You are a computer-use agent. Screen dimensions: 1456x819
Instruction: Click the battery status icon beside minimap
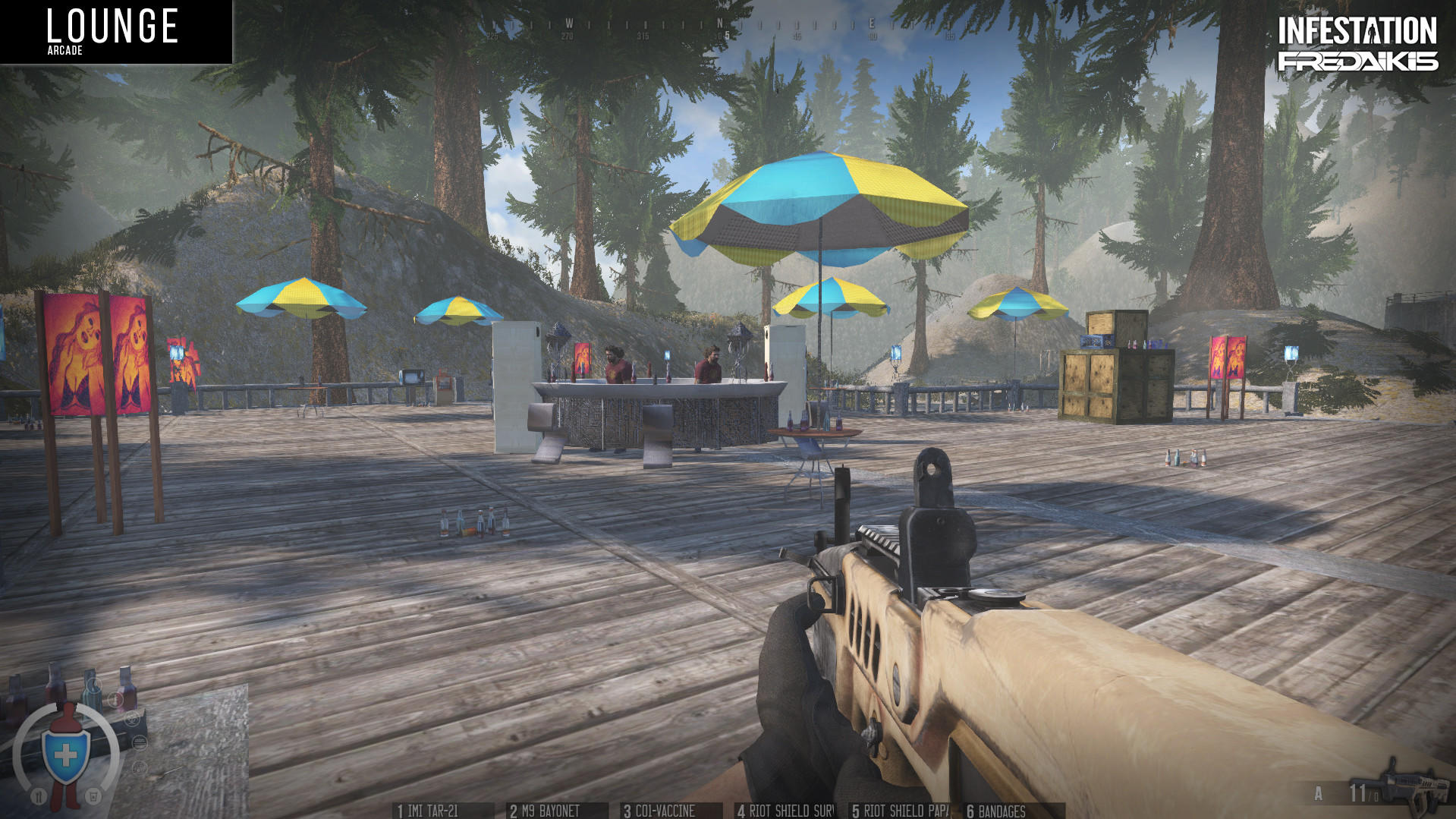click(139, 743)
